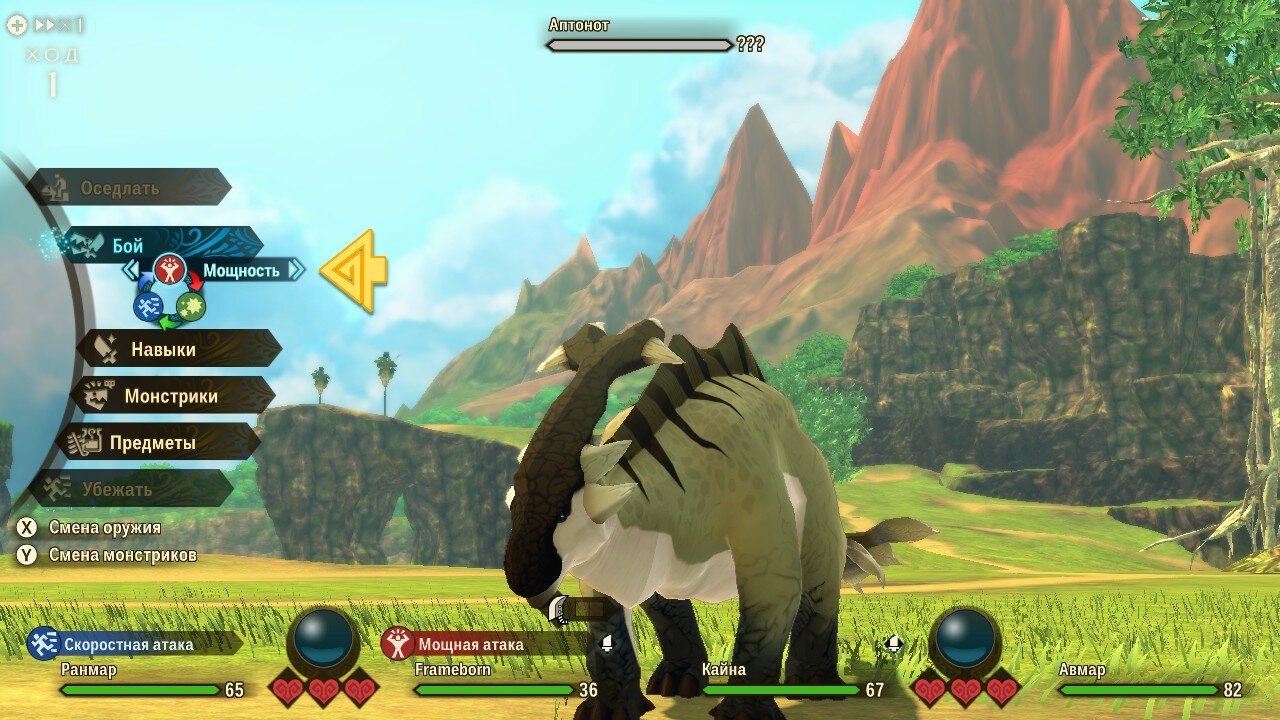Screen dimensions: 1280x720
Task: Click the Смена монстриков monster swap label
Action: (x=122, y=554)
